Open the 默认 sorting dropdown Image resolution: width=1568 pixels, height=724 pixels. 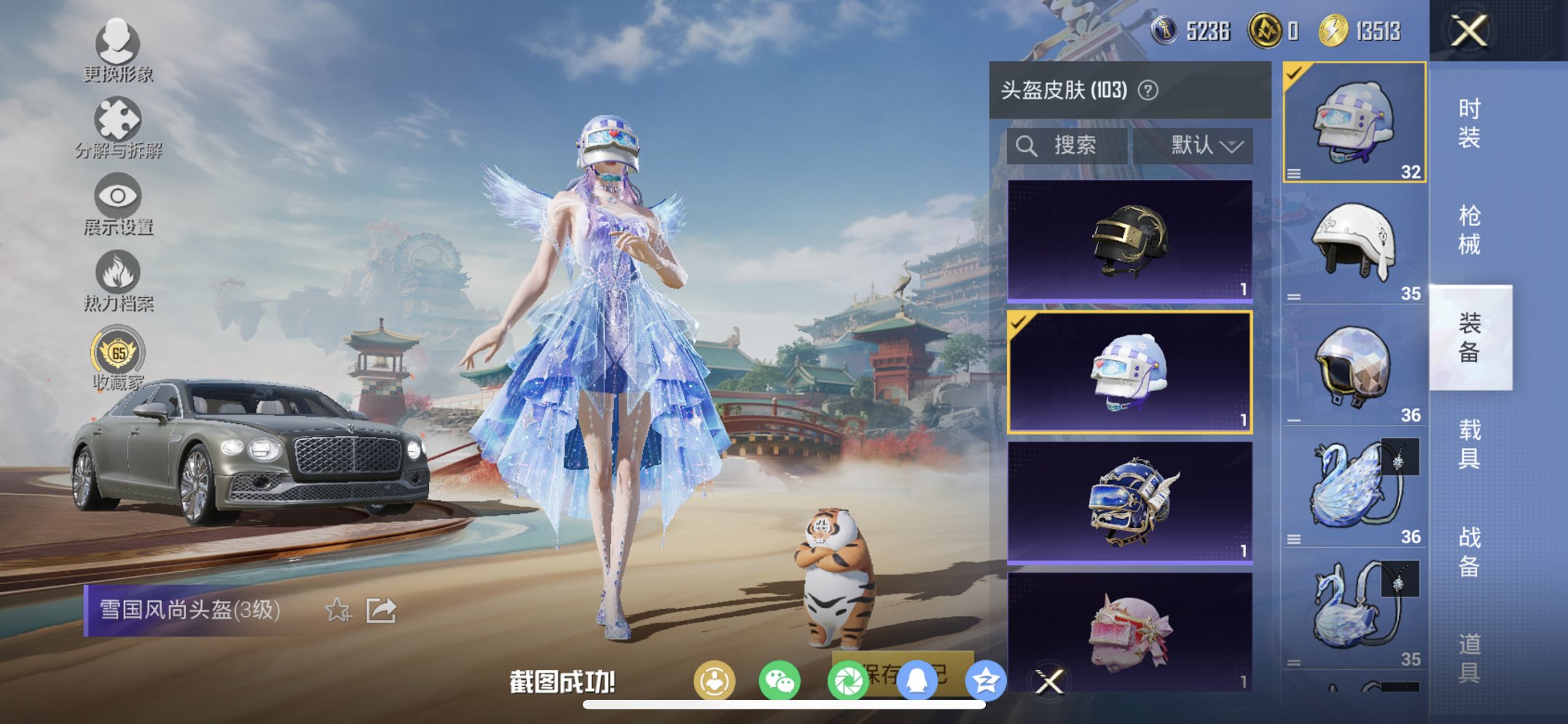(1207, 146)
